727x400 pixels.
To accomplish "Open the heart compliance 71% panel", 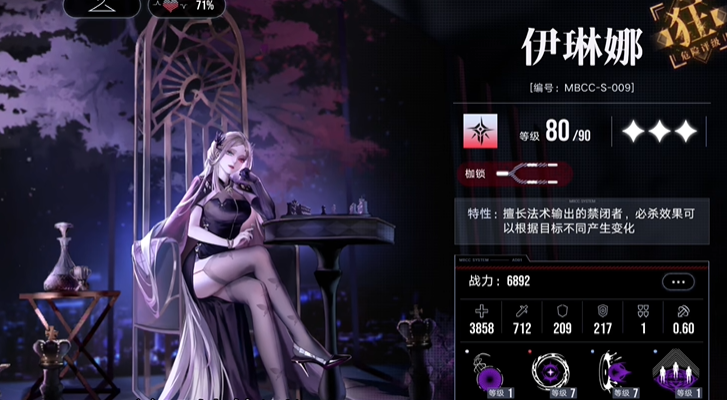I will pyautogui.click(x=184, y=6).
